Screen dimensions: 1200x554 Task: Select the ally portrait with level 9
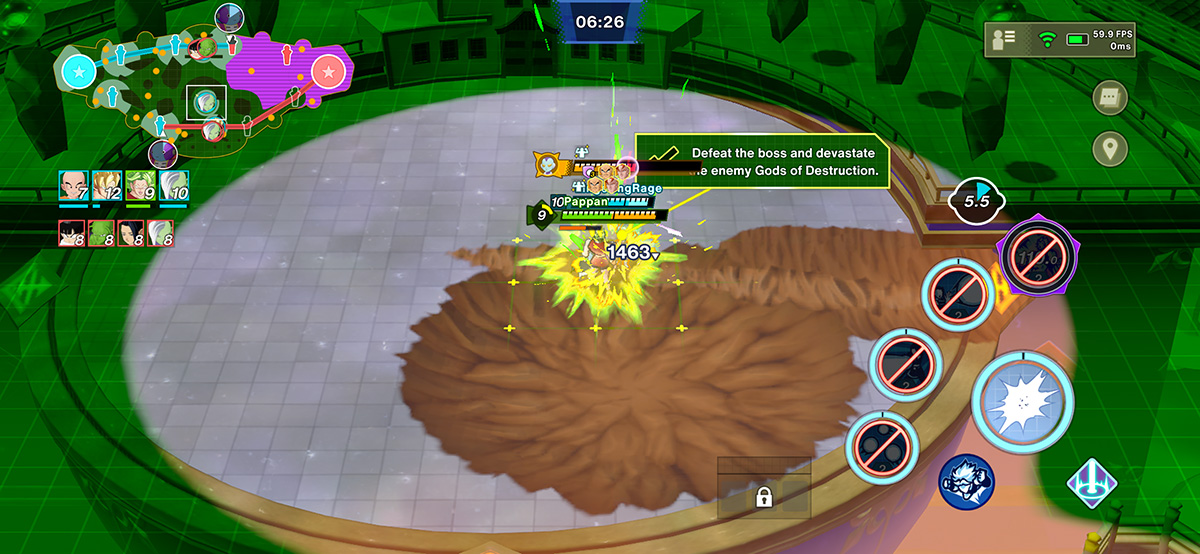[140, 187]
